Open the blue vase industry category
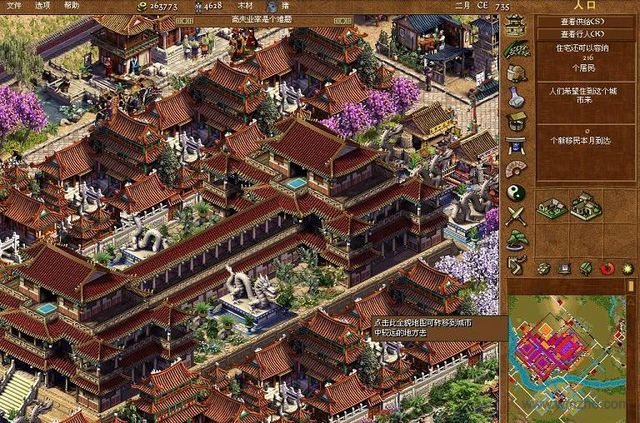 click(x=516, y=98)
